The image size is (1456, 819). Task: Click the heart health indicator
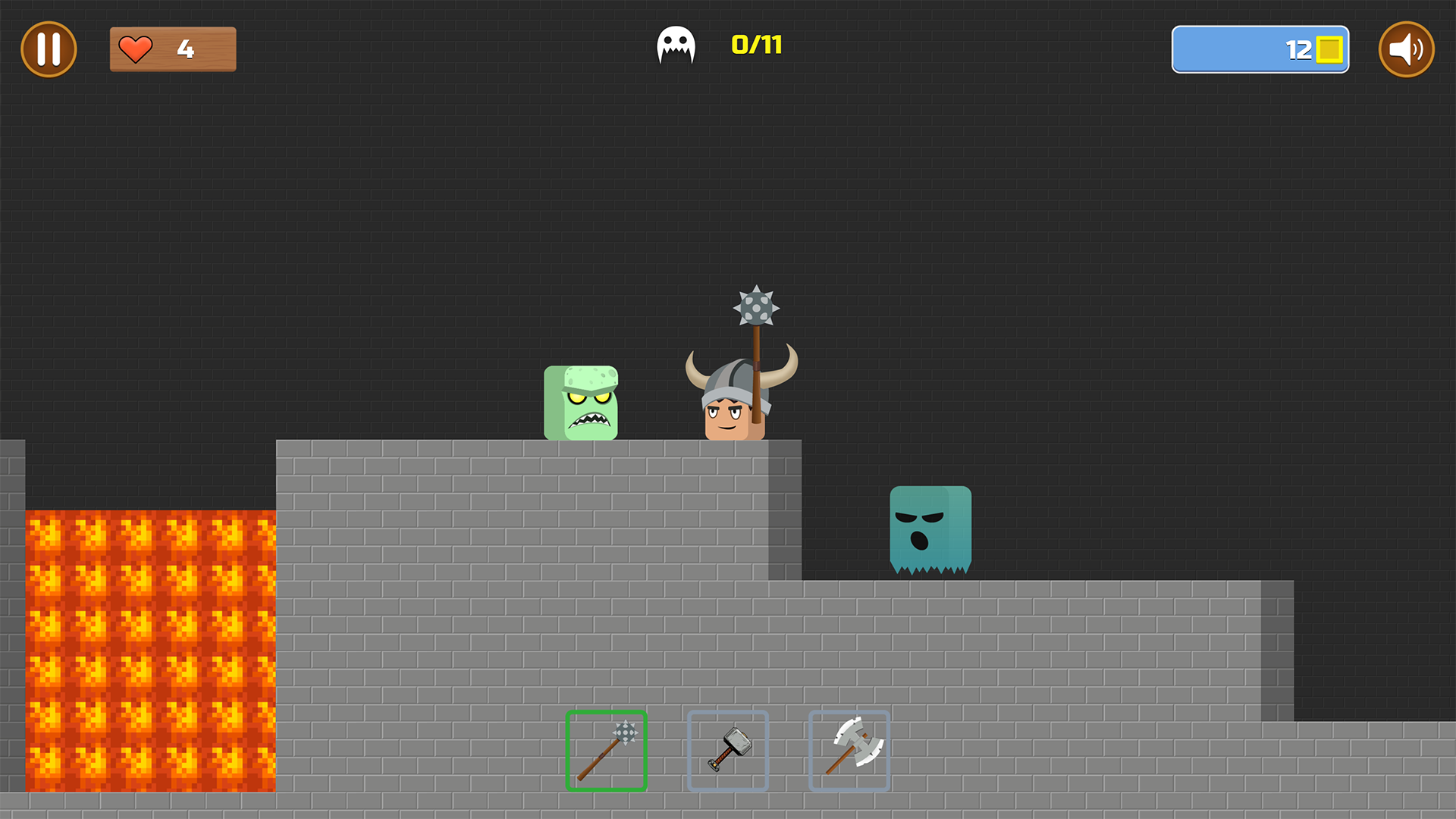[x=135, y=49]
